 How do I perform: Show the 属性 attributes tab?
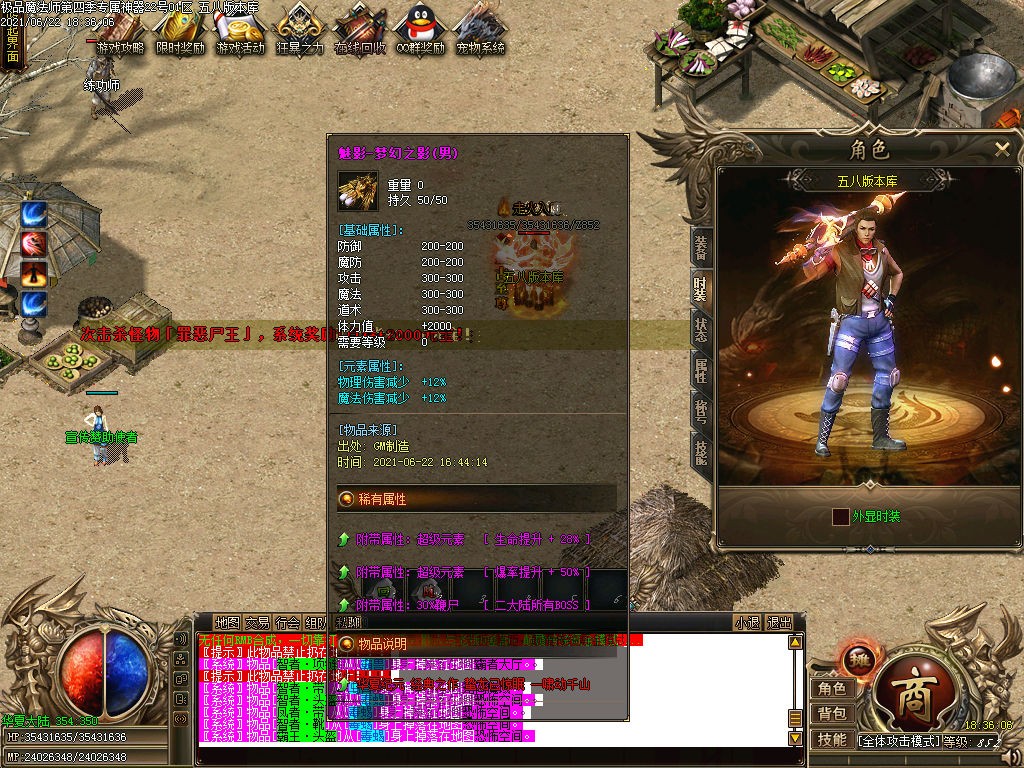pyautogui.click(x=701, y=372)
